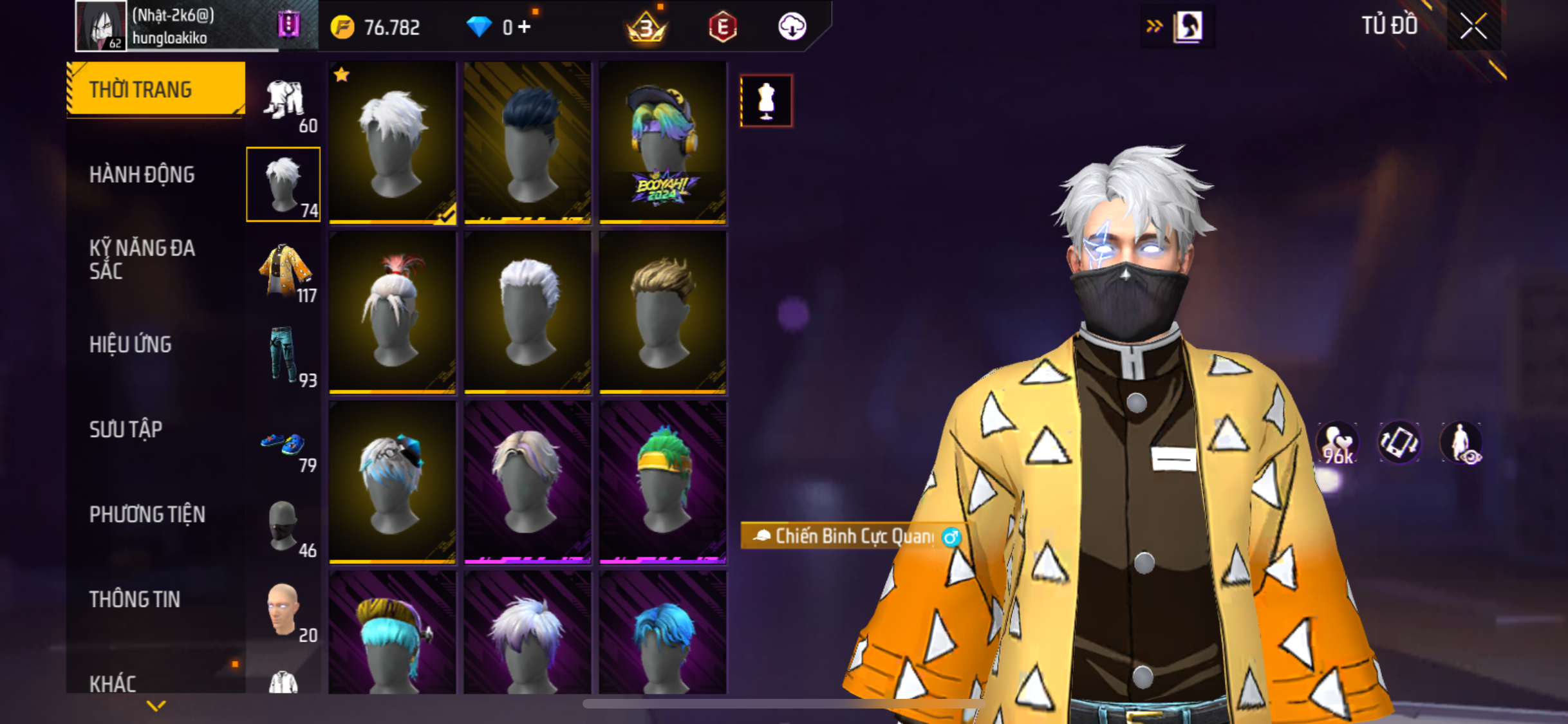Choose the blue sneakers shoes category
This screenshot has height=724, width=1568.
(285, 443)
